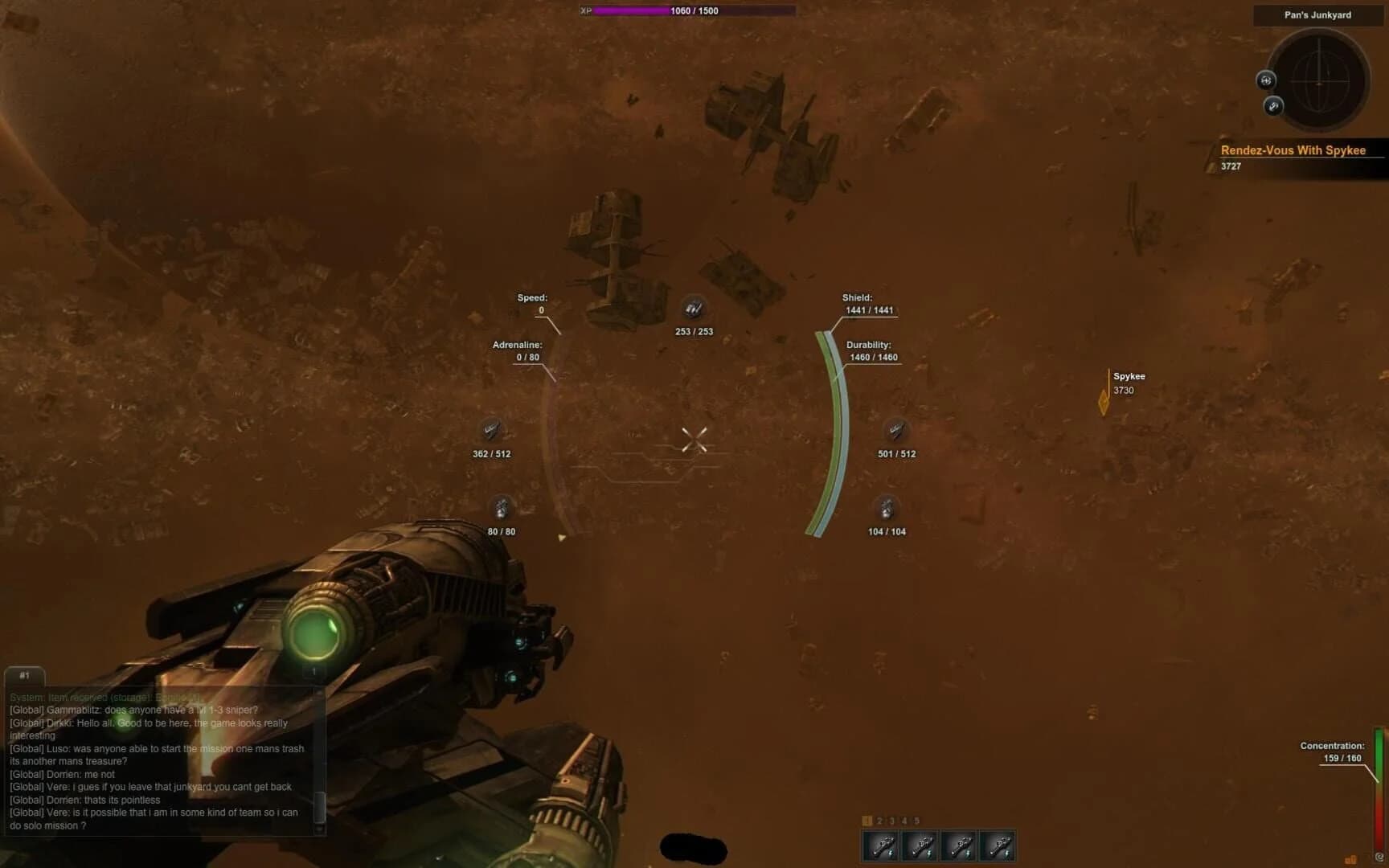Open the Pan's Junkyard zone header
This screenshot has height=868, width=1389.
coord(1318,13)
